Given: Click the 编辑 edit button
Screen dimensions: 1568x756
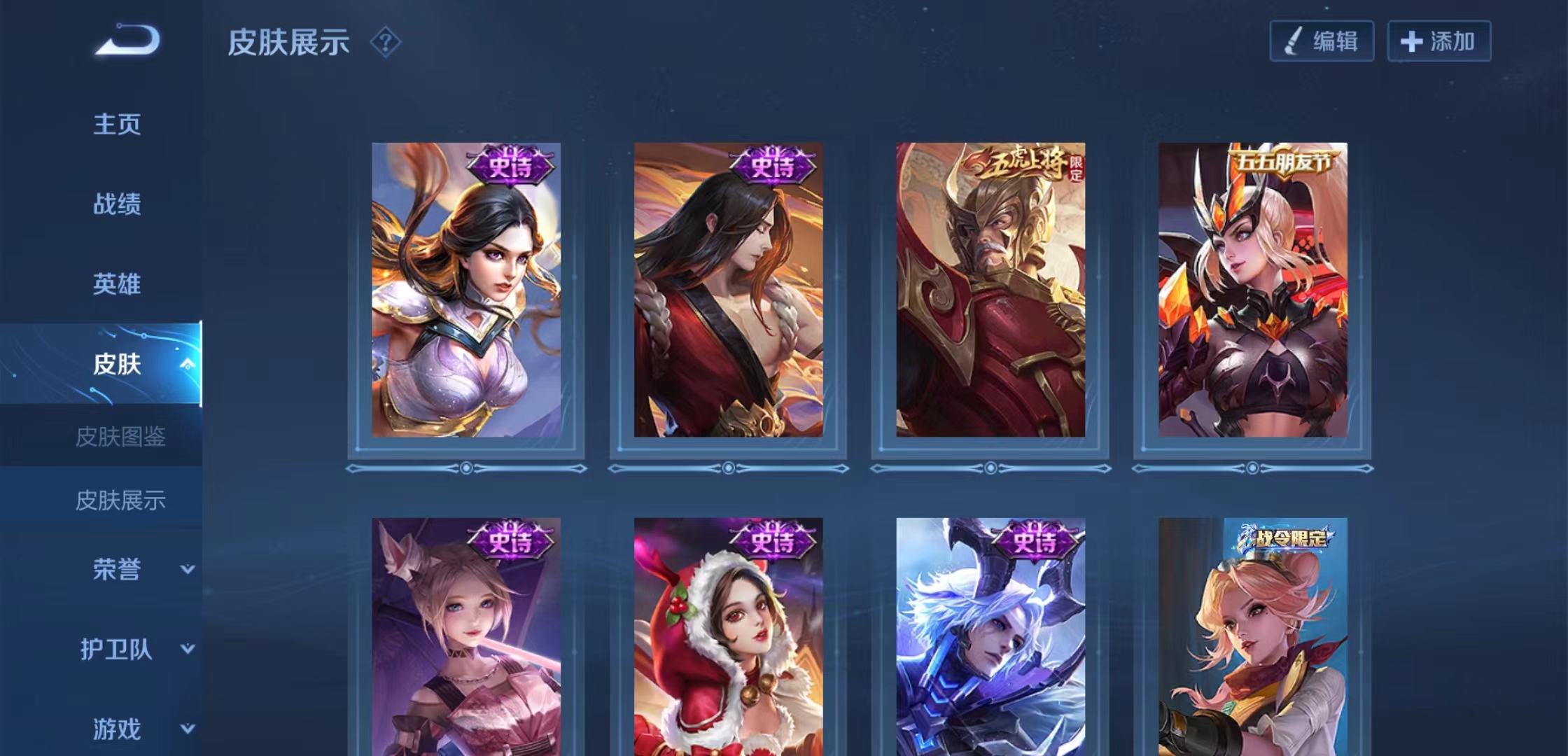Looking at the screenshot, I should (1322, 41).
